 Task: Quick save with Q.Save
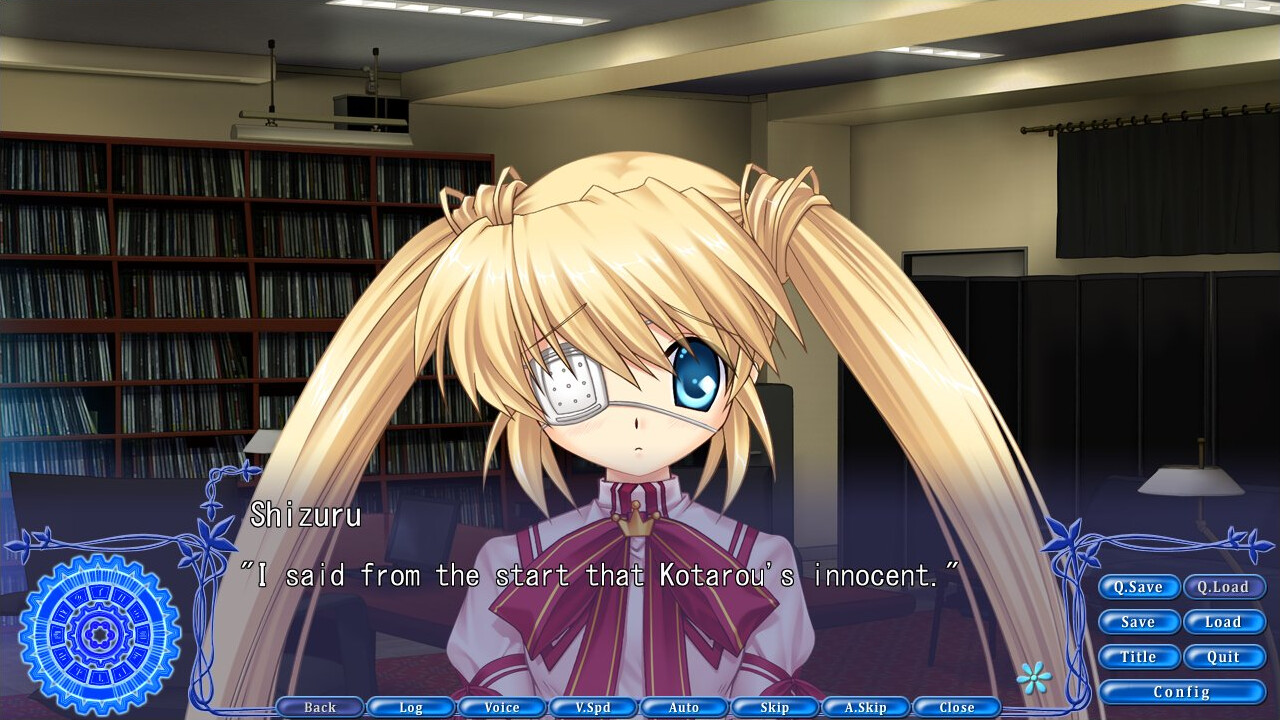pyautogui.click(x=1139, y=587)
